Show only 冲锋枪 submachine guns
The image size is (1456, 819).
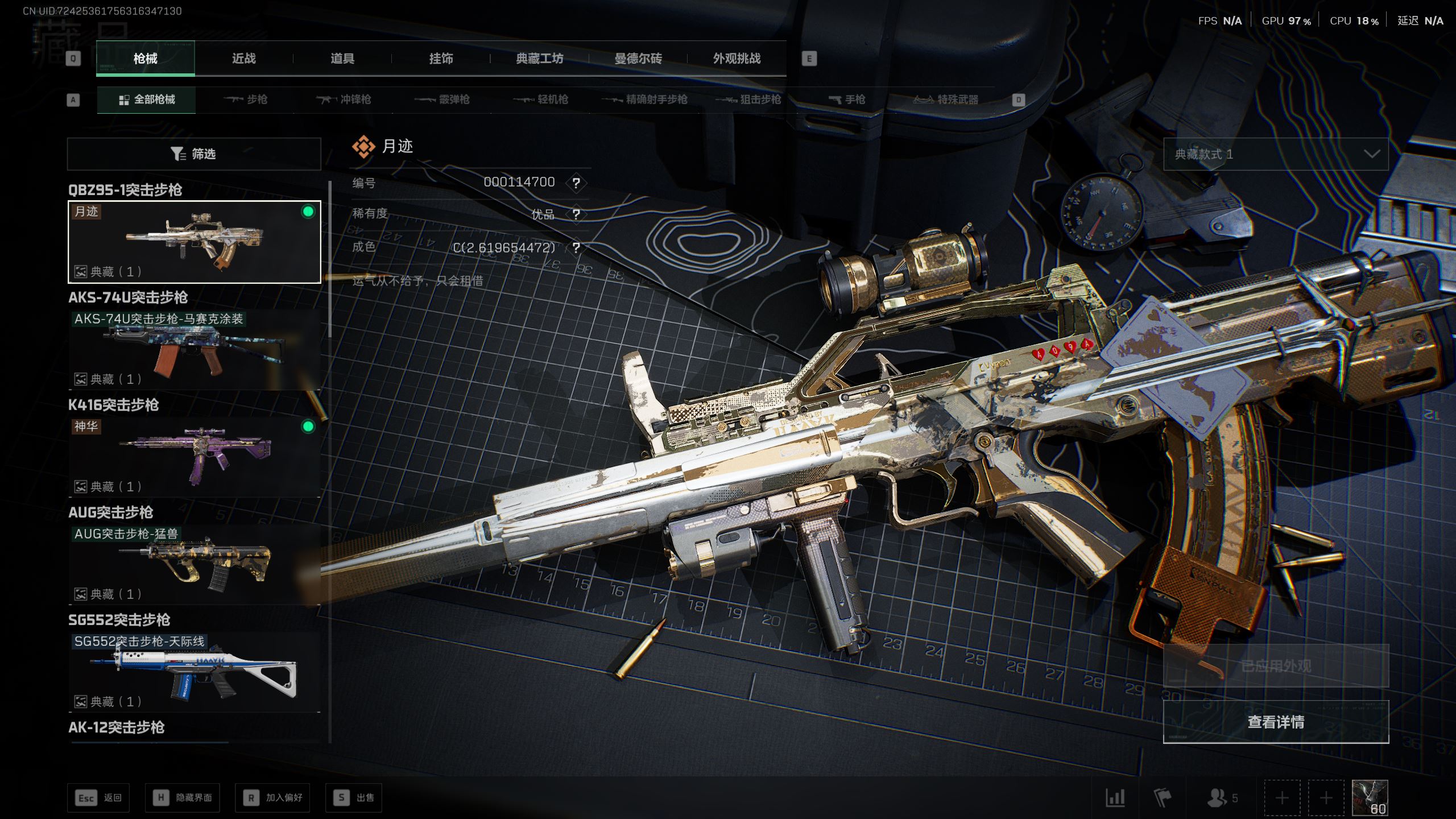tap(344, 100)
